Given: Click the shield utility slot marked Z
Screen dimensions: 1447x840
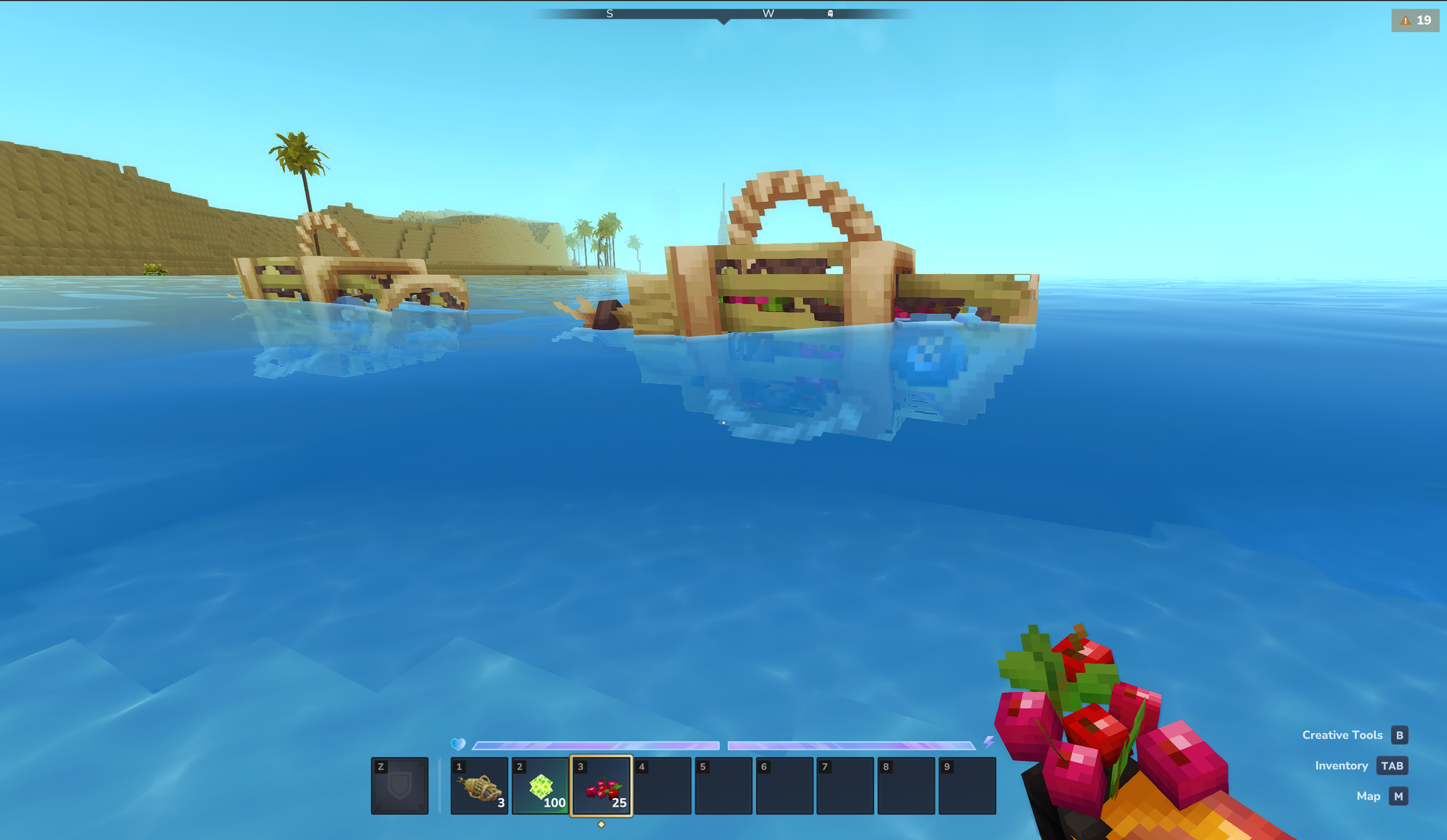Looking at the screenshot, I should coord(399,786).
